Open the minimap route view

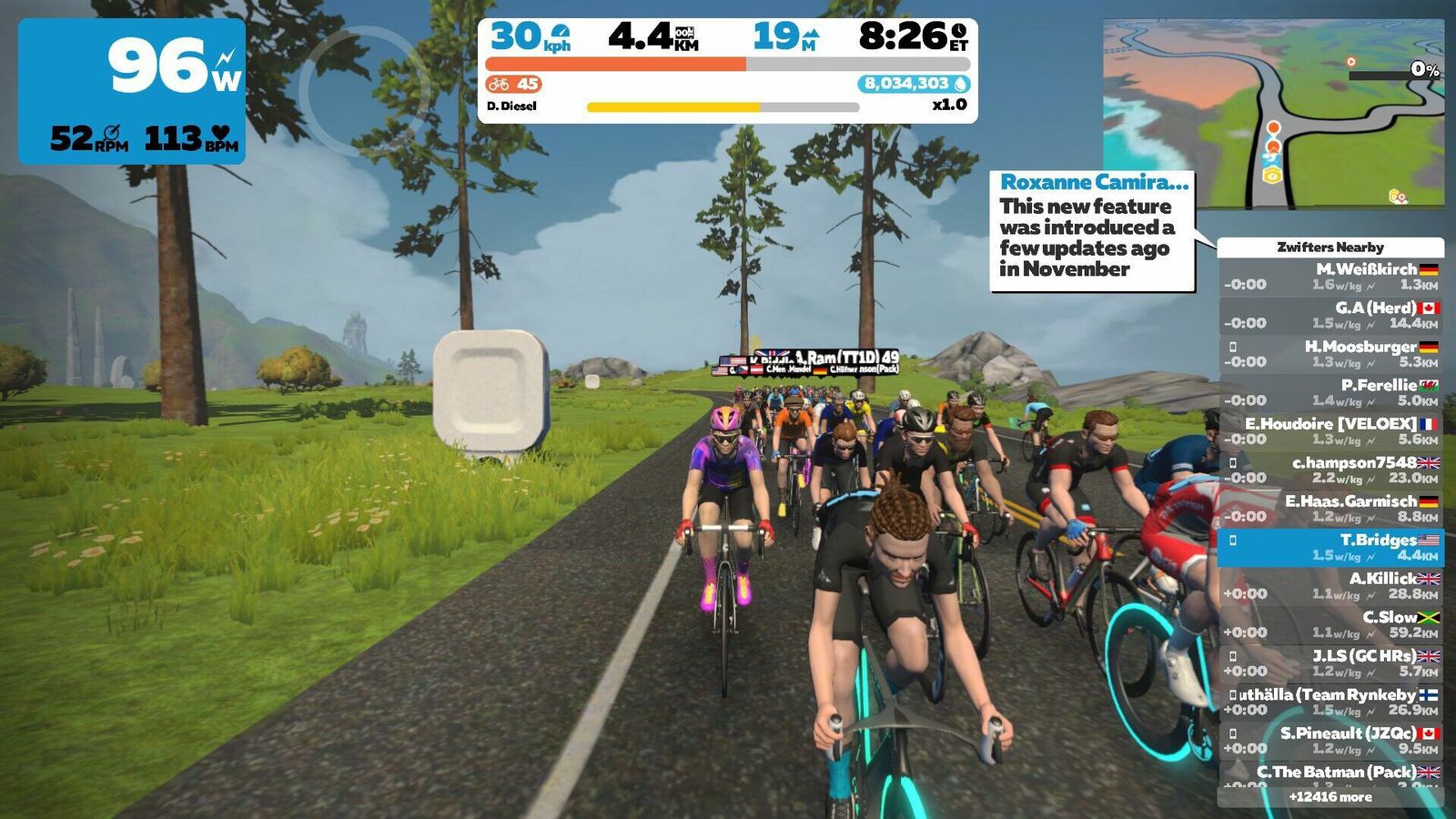point(1273,114)
